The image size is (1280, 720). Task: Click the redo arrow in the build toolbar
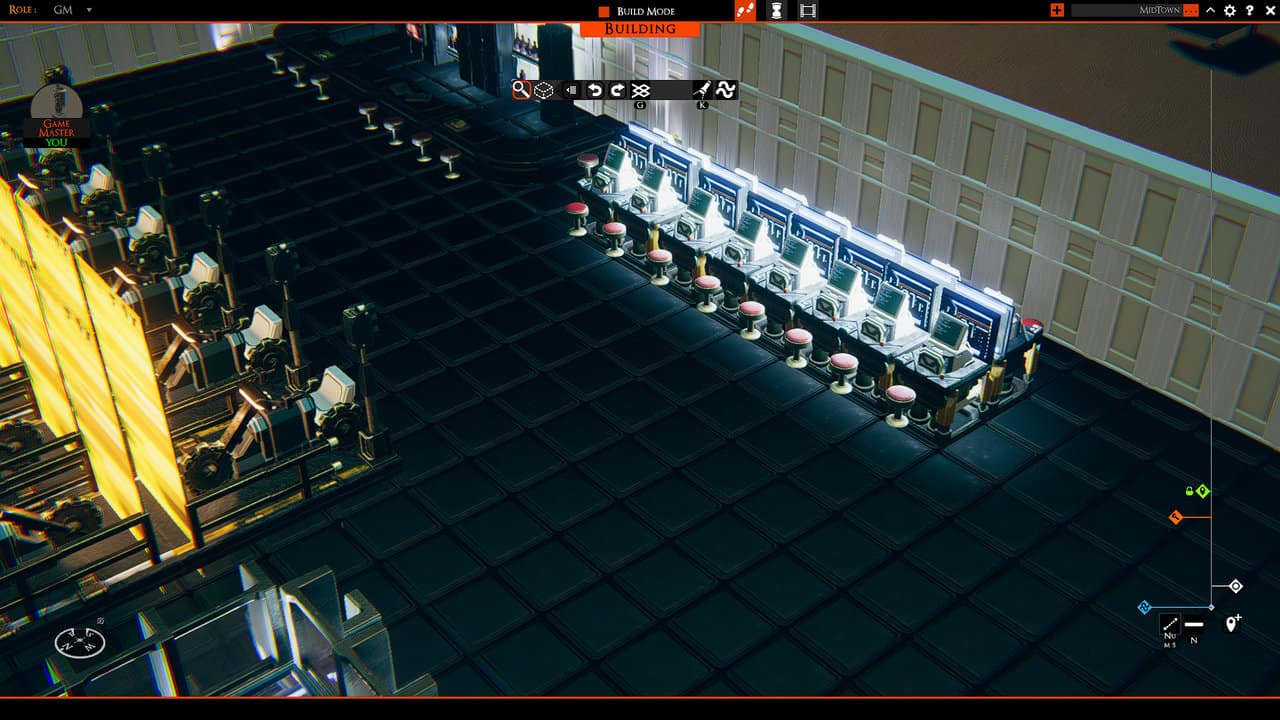(617, 89)
